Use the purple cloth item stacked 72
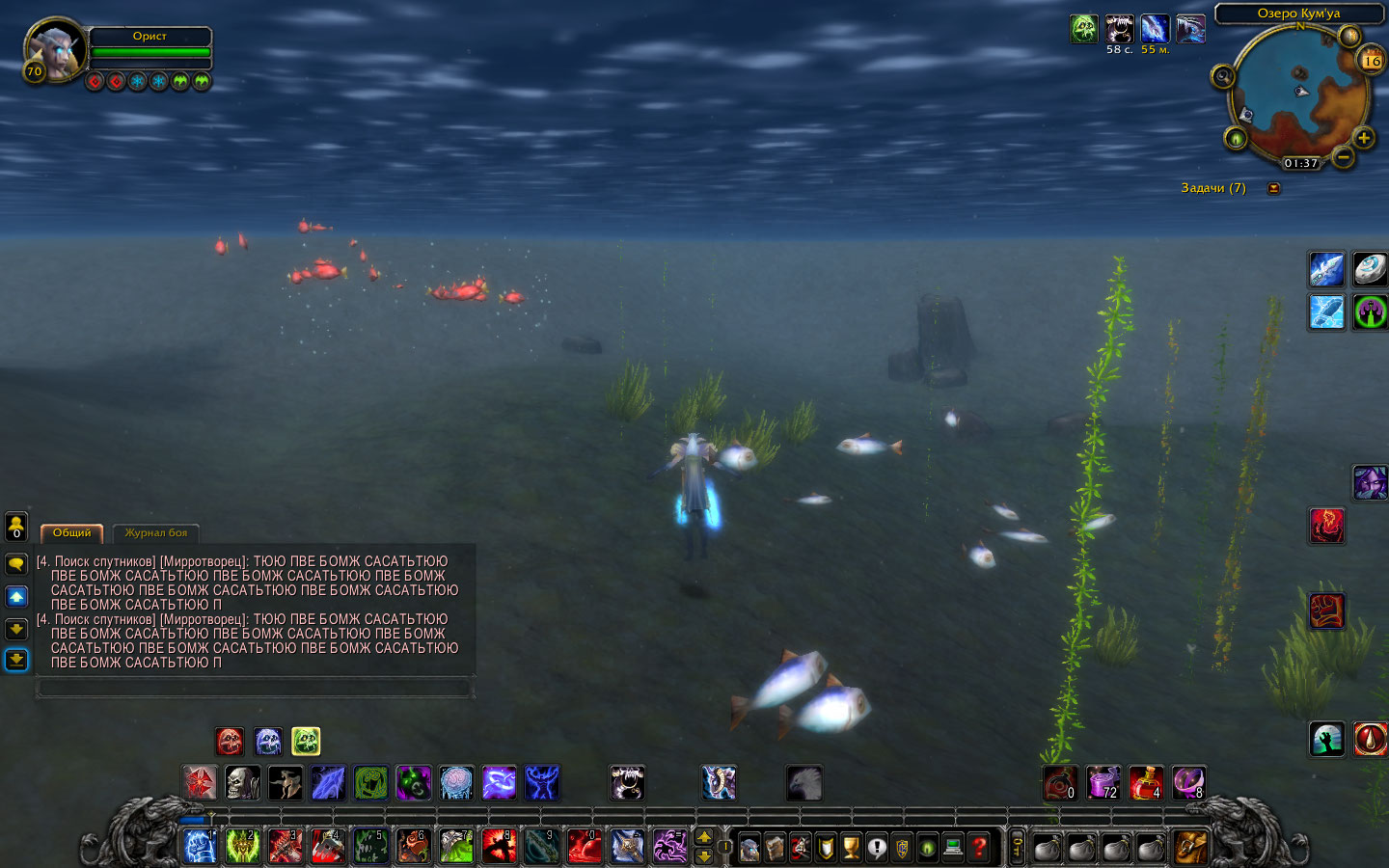This screenshot has width=1389, height=868. [x=1103, y=782]
